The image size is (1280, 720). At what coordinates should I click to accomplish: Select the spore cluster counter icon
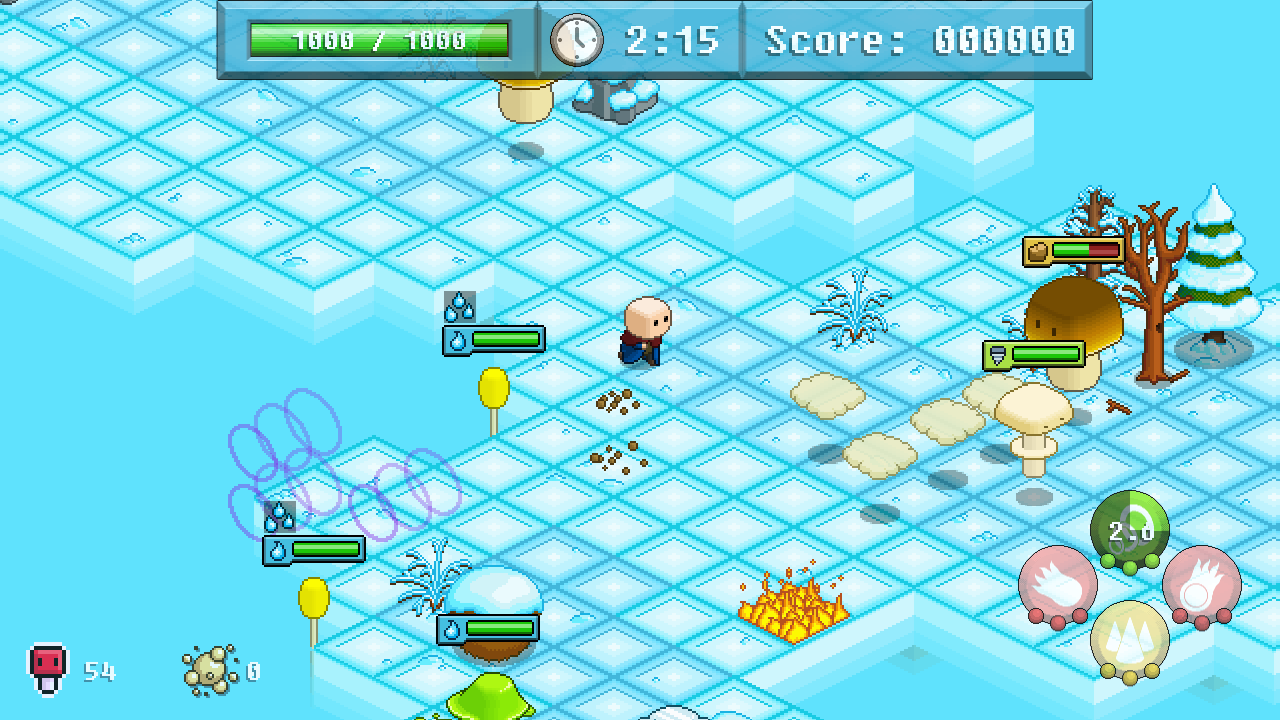[210, 670]
